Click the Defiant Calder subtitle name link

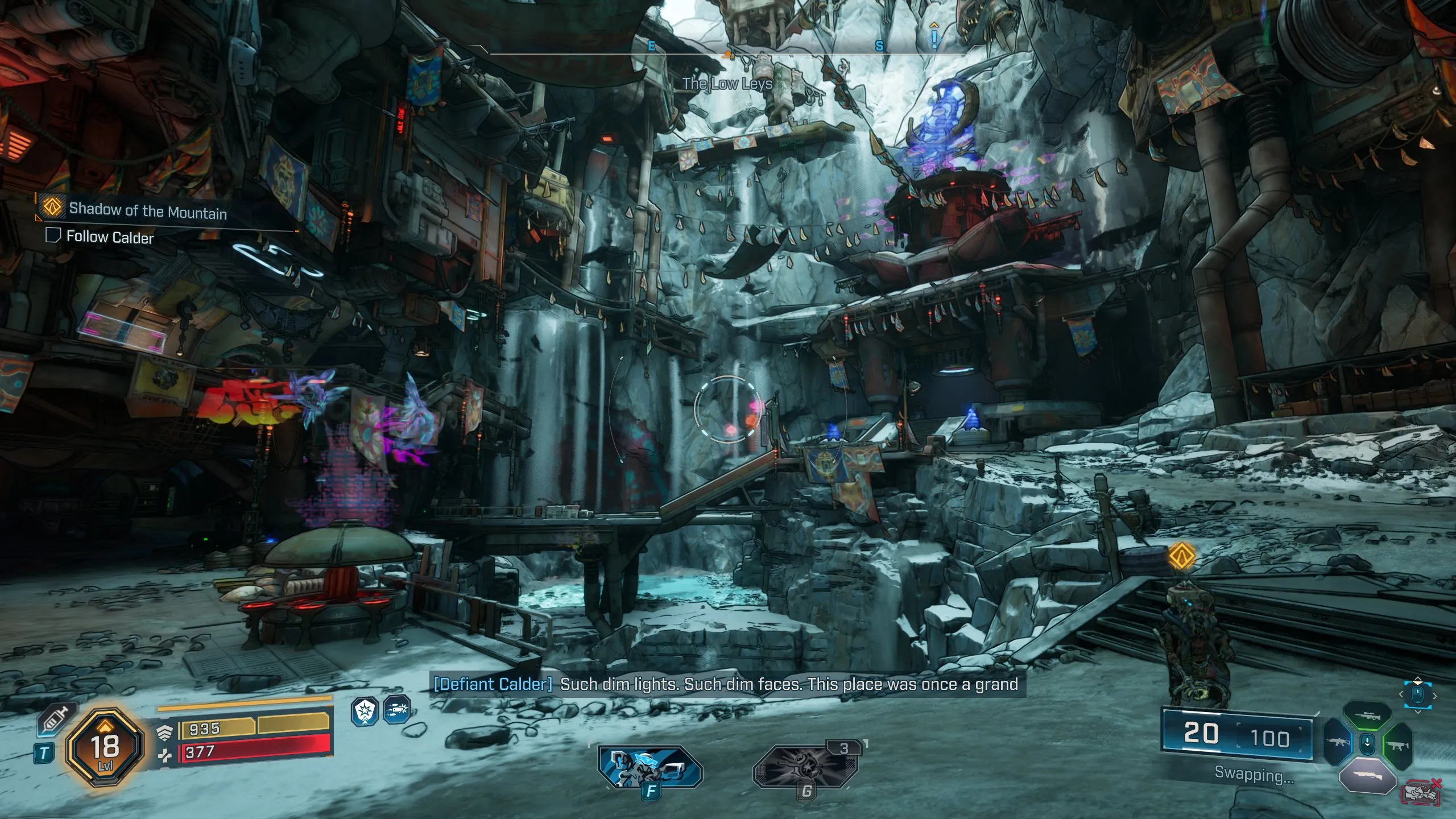[x=492, y=685]
